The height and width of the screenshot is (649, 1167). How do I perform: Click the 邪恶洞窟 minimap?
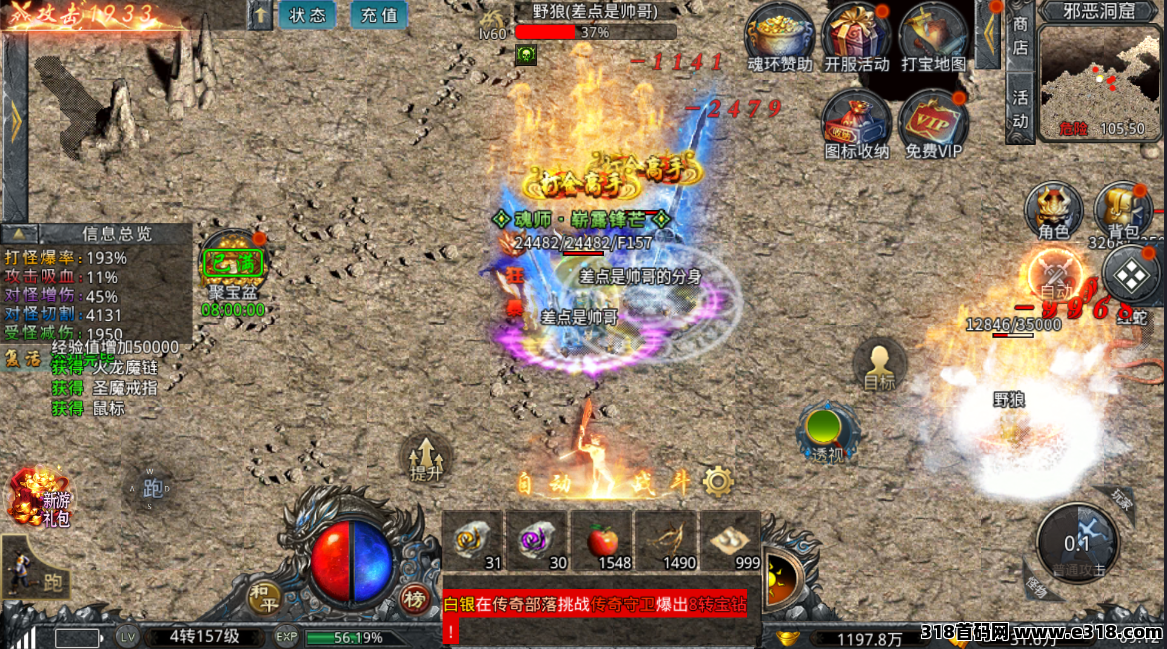tap(1100, 78)
